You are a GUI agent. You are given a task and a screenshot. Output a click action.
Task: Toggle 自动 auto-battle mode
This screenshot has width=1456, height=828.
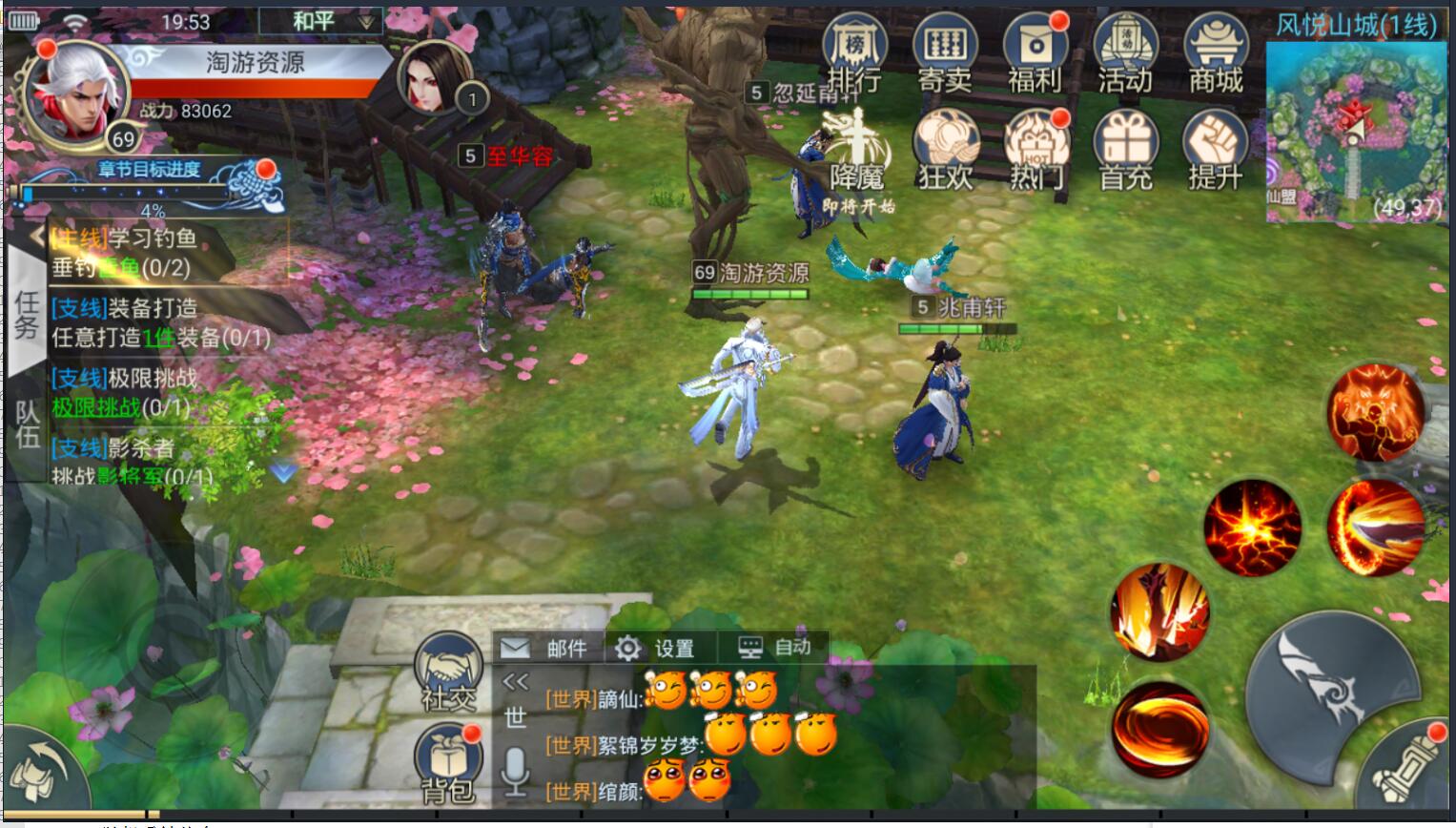[x=775, y=648]
